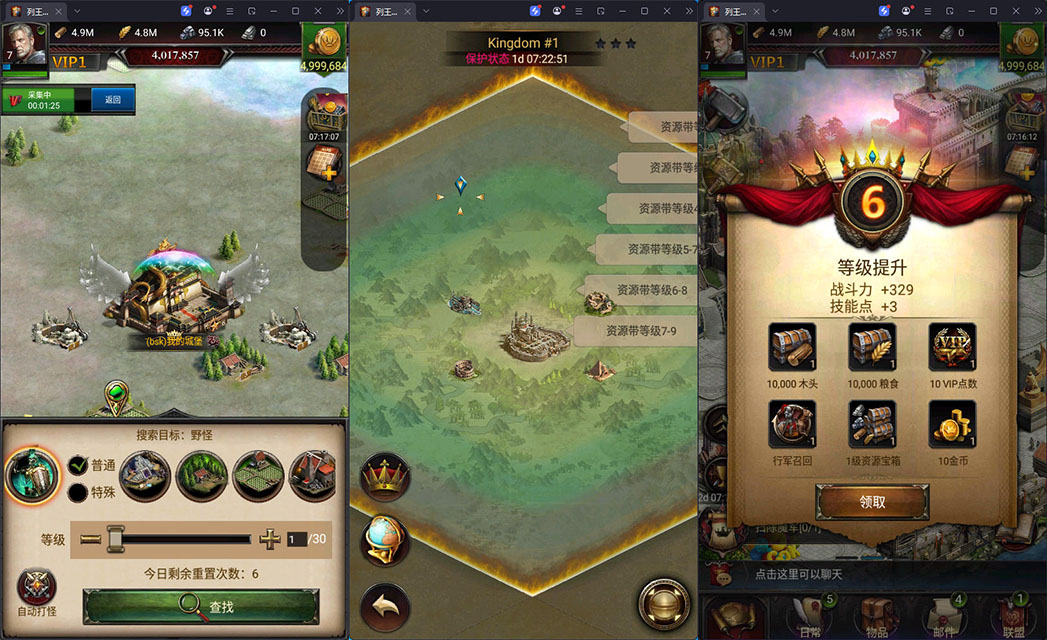Open the crown button on kingdom map
The height and width of the screenshot is (640, 1047).
coord(385,478)
